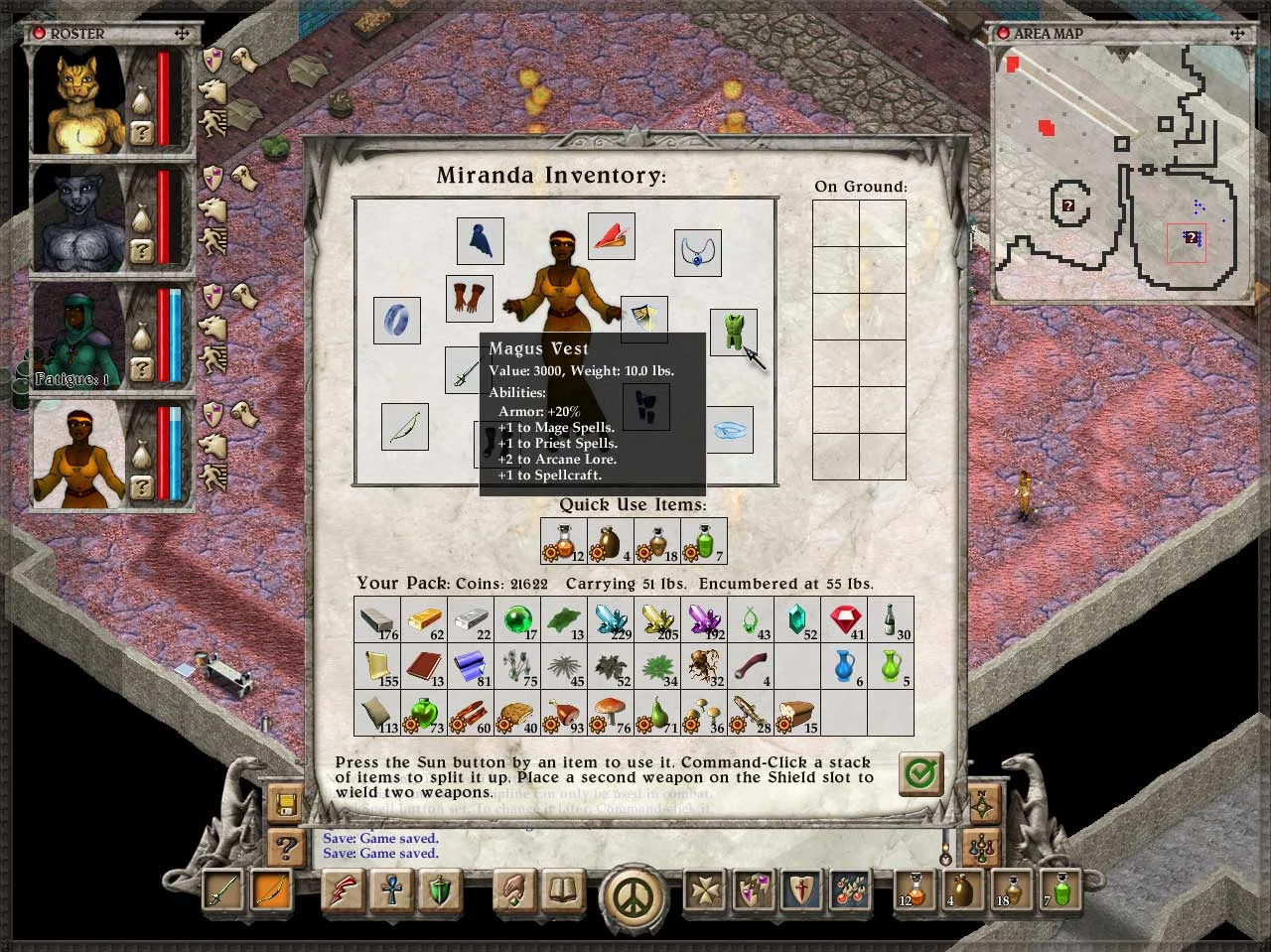Pick the blue jug in the pack
This screenshot has height=952, width=1271.
845,666
